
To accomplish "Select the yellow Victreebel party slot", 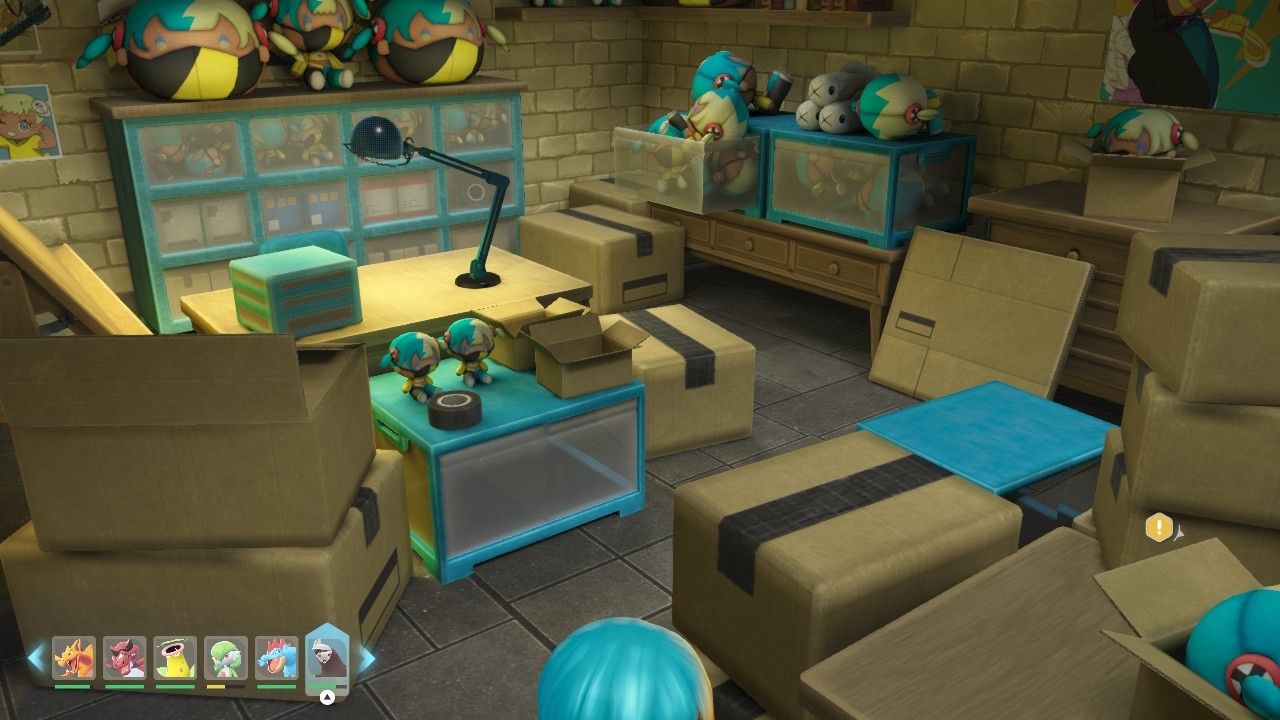I will (176, 657).
